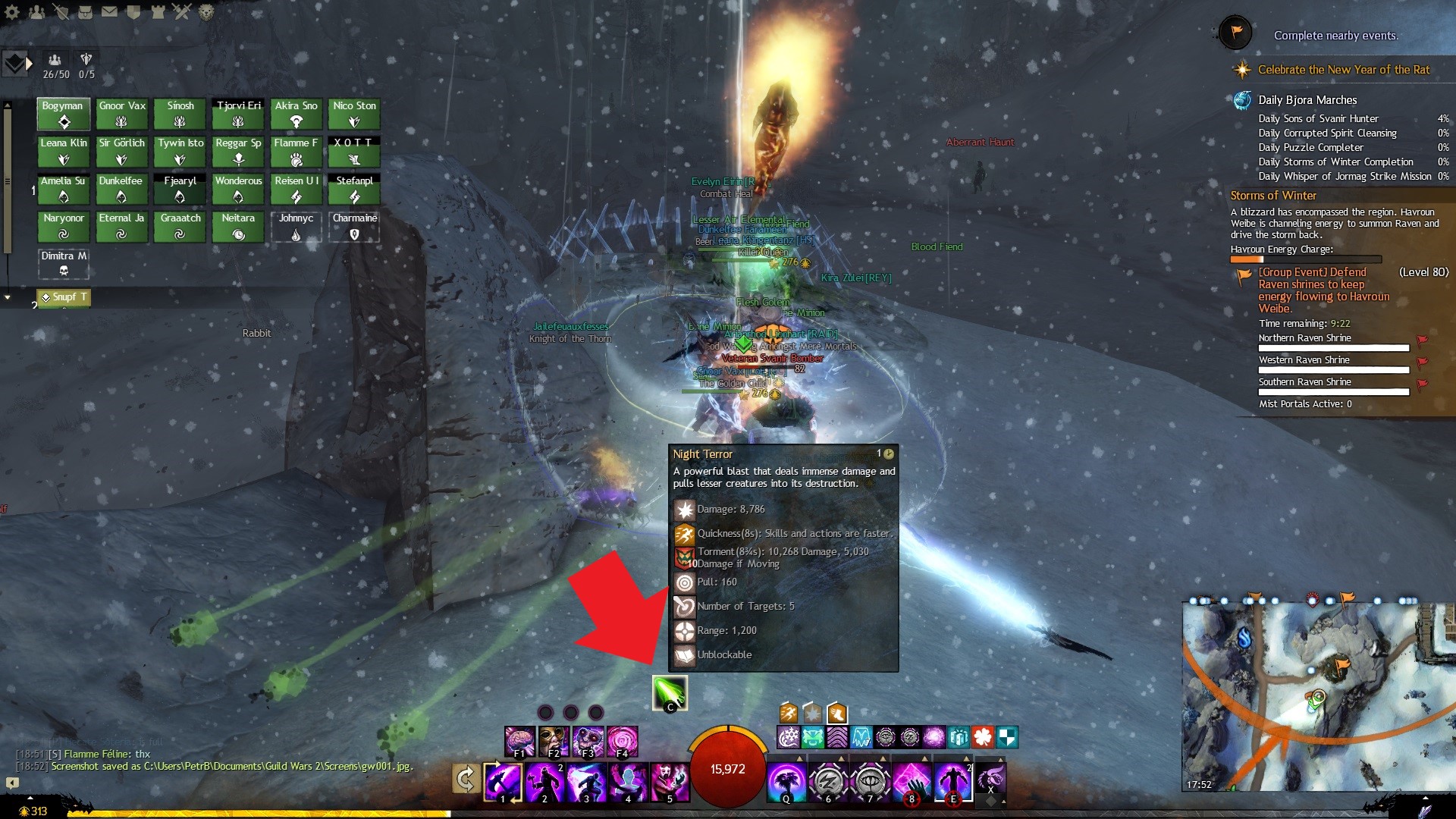Activate the elite skill in slot E
This screenshot has height=819, width=1456.
click(x=953, y=782)
